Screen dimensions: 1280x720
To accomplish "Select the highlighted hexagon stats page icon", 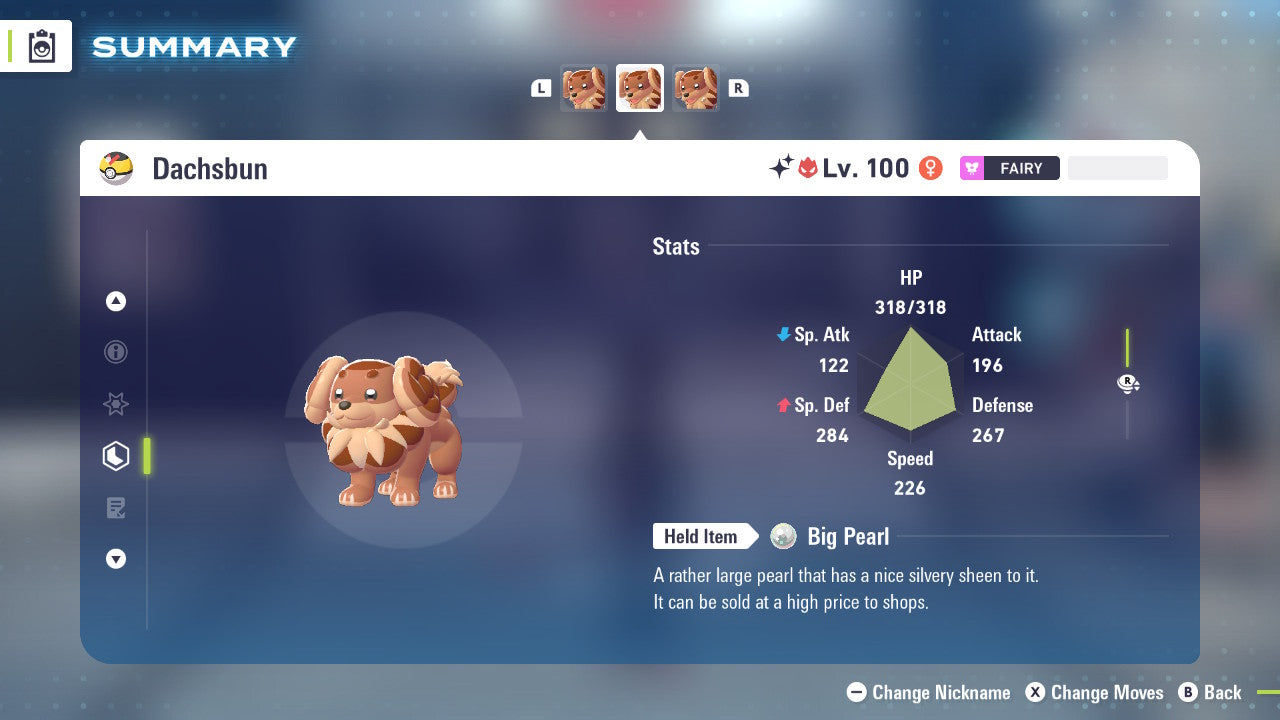I will click(116, 456).
